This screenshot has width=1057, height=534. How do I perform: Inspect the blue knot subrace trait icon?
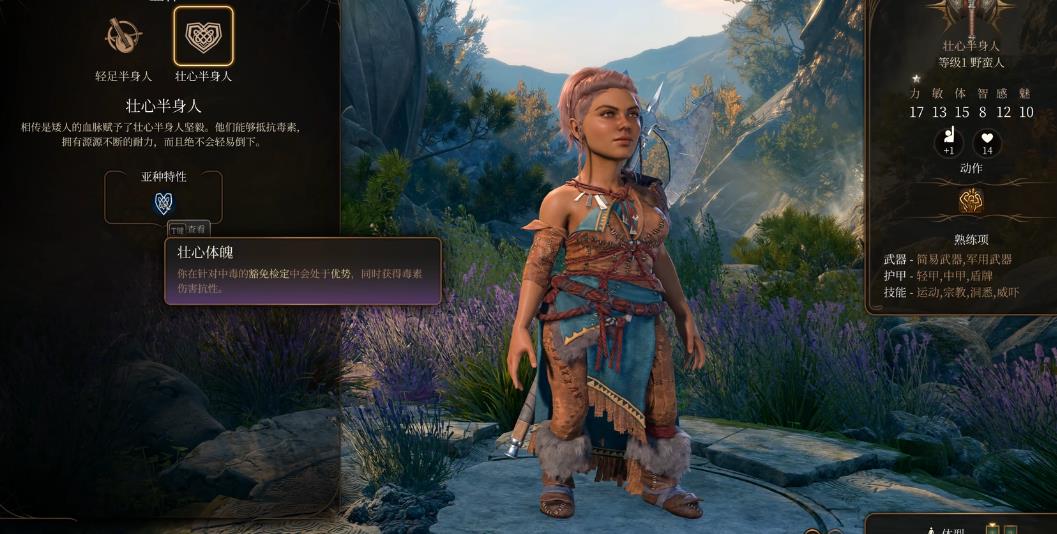point(163,203)
